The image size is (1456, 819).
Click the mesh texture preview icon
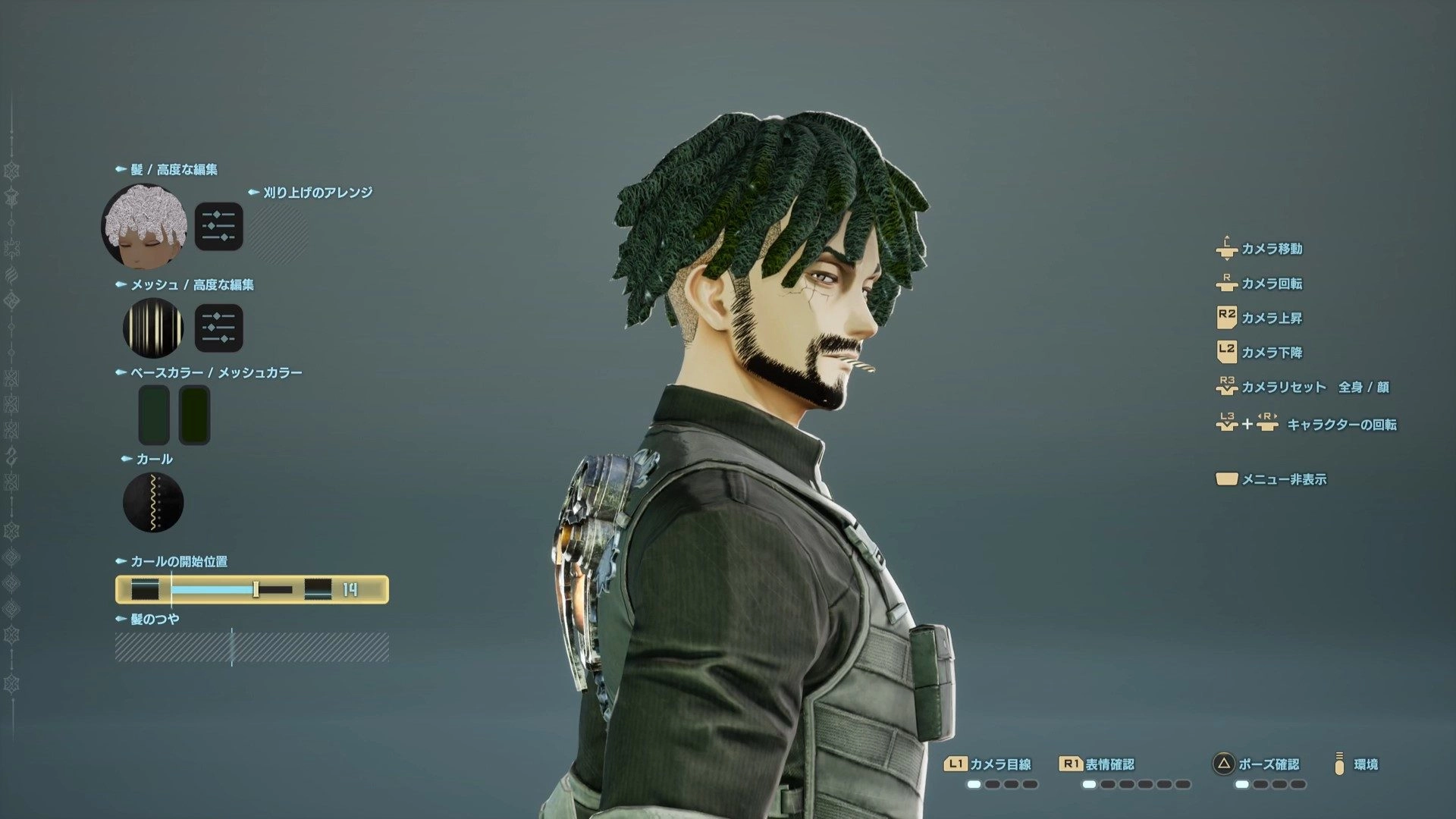point(154,328)
